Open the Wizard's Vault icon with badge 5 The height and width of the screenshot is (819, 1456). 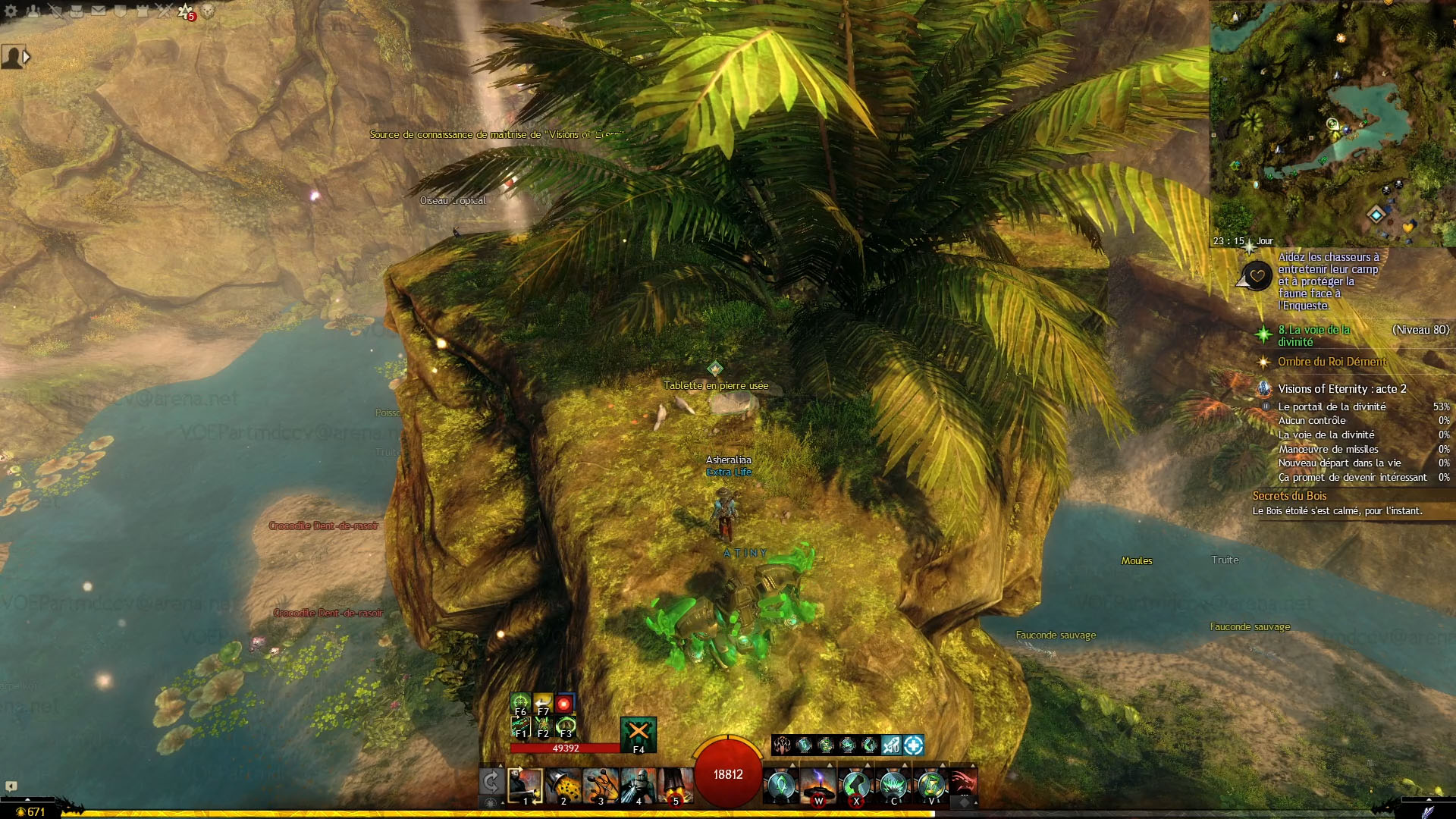point(186,11)
